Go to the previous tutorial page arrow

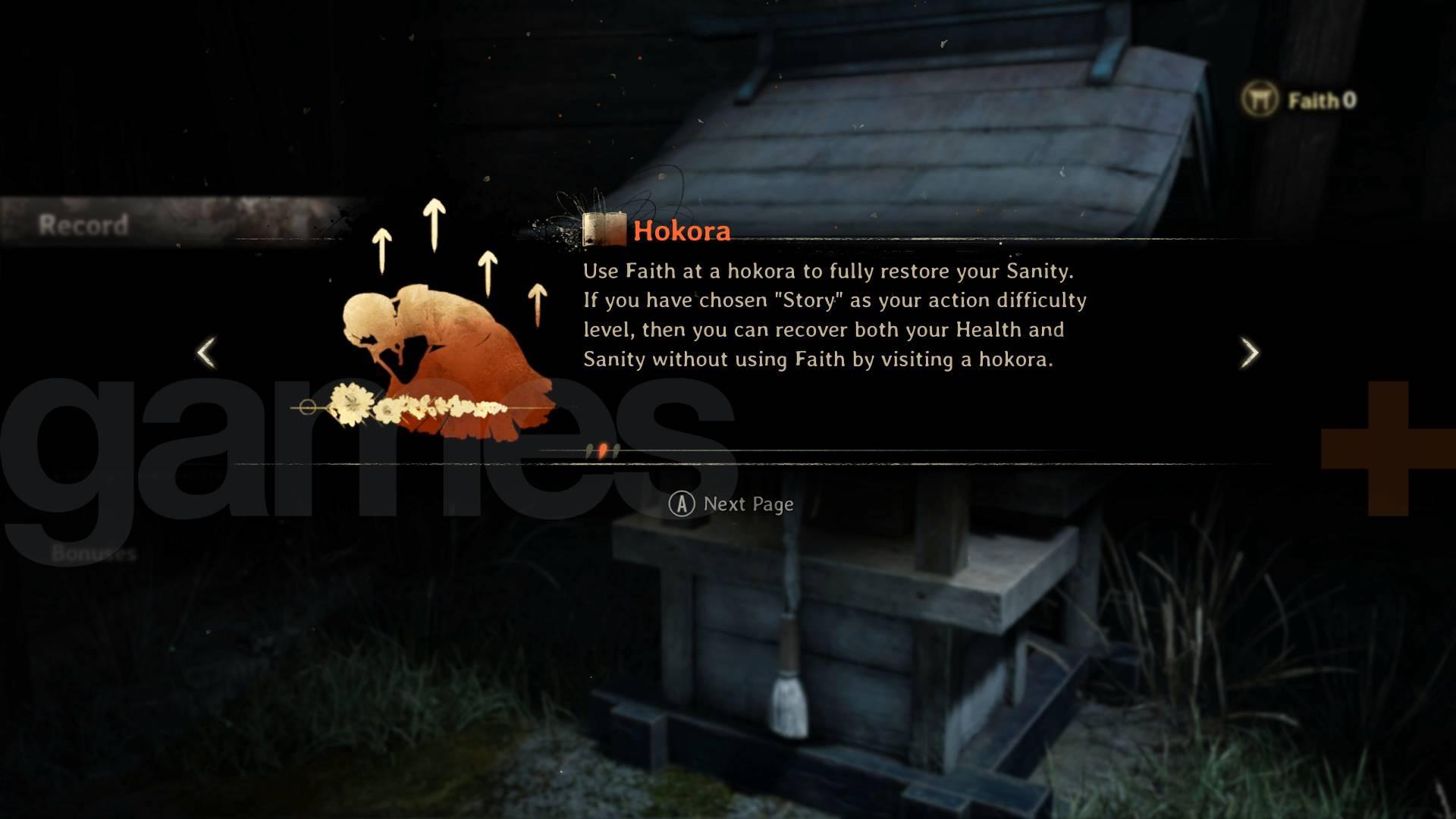click(x=206, y=353)
